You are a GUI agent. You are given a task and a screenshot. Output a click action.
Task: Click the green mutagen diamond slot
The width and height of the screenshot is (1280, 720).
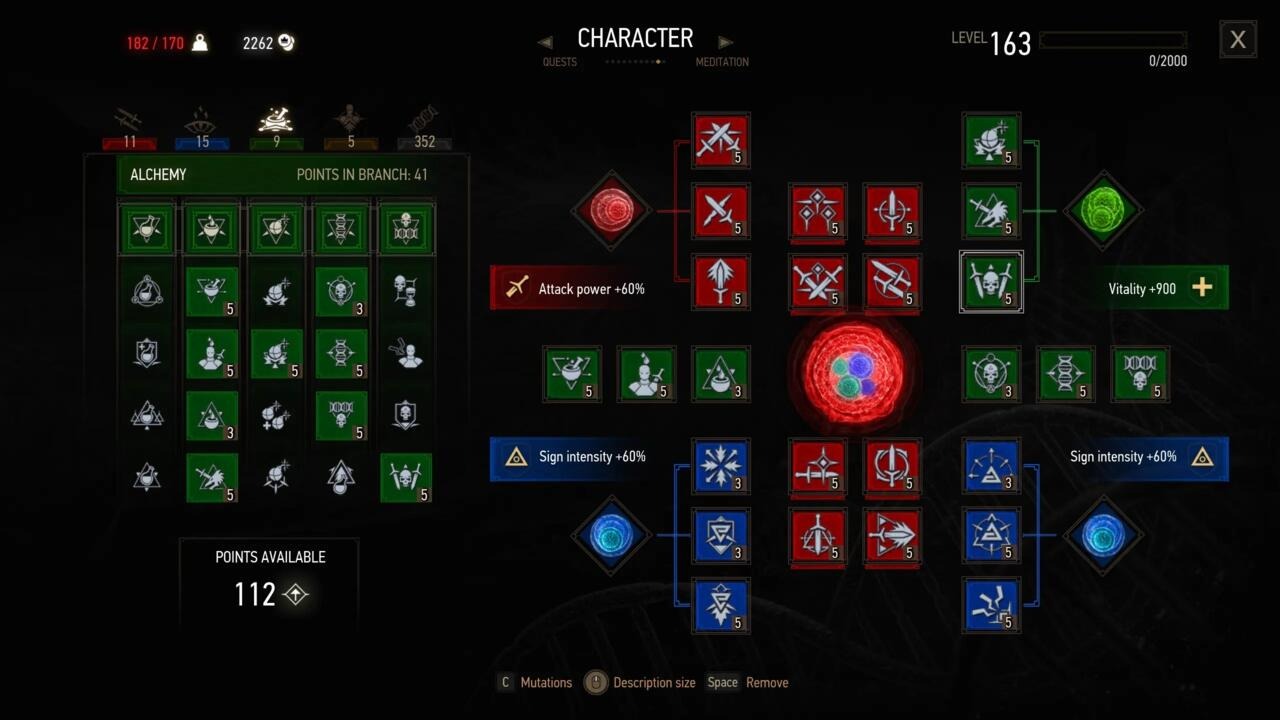click(x=1103, y=211)
